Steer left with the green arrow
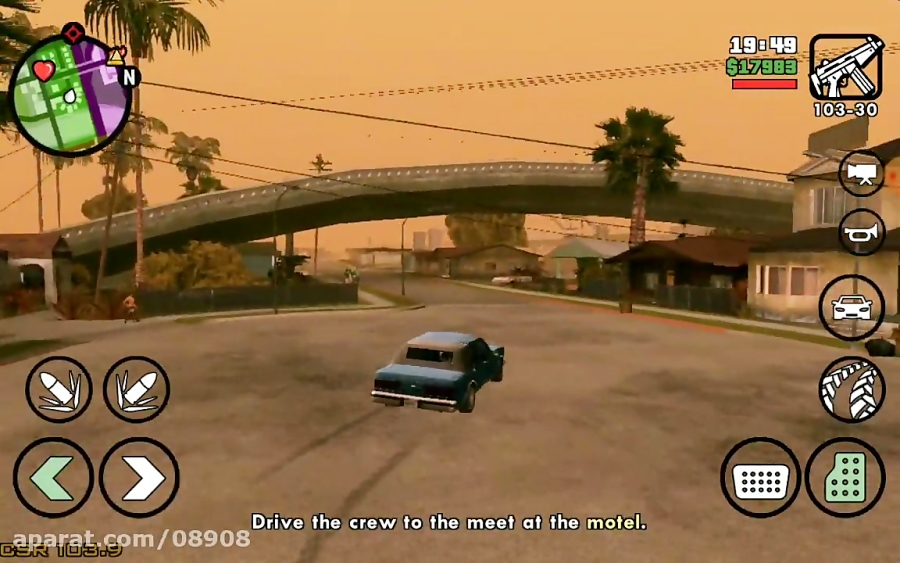This screenshot has width=900, height=563. (53, 478)
